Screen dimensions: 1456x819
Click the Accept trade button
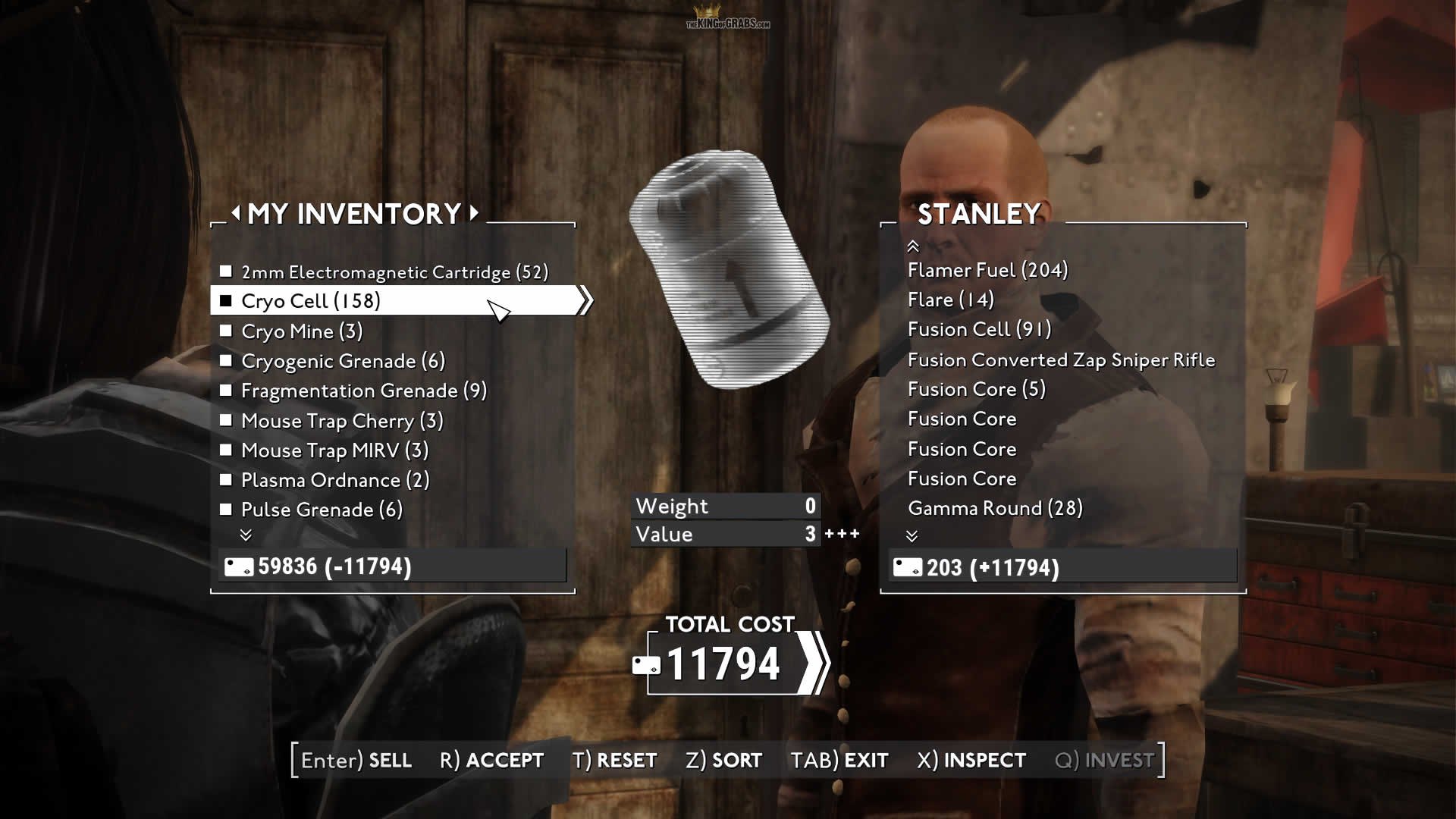coord(492,760)
